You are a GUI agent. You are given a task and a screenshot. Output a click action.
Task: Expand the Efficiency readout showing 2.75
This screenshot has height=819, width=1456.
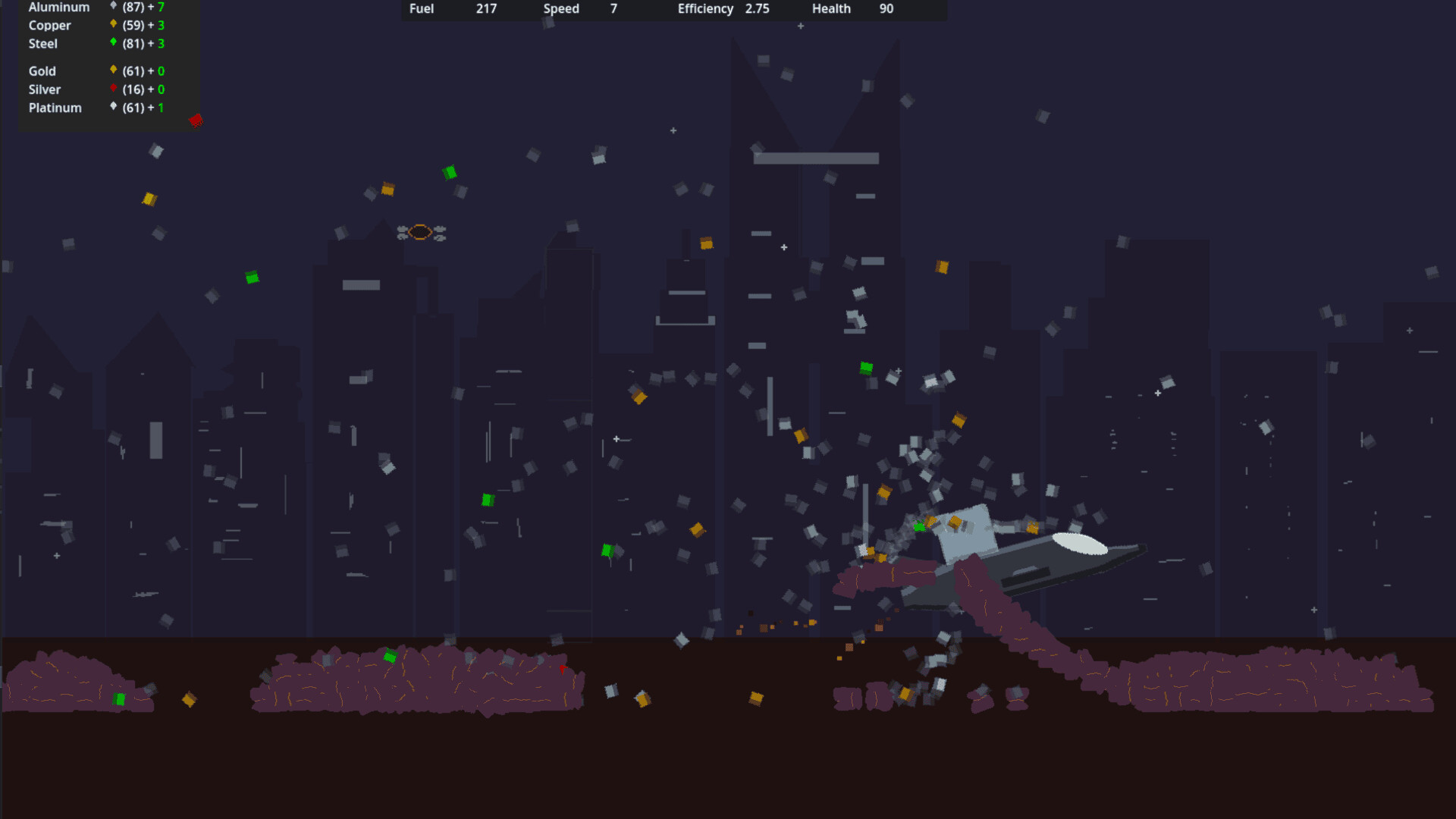(758, 9)
